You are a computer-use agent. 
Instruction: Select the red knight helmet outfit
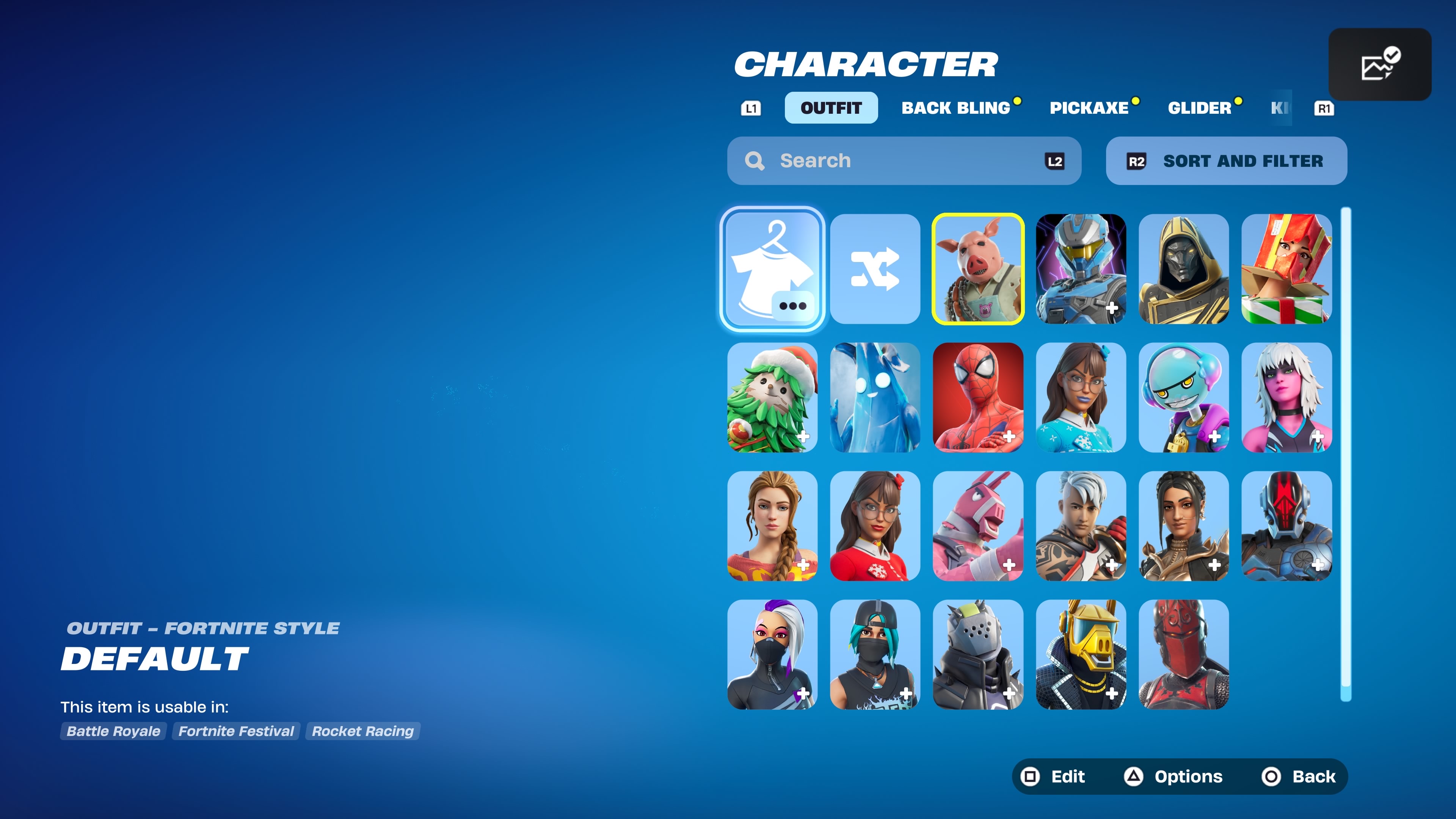click(x=1183, y=654)
